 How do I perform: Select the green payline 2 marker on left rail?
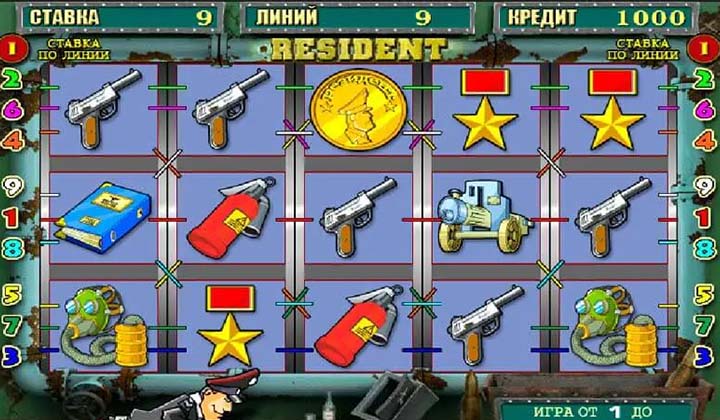[14, 78]
